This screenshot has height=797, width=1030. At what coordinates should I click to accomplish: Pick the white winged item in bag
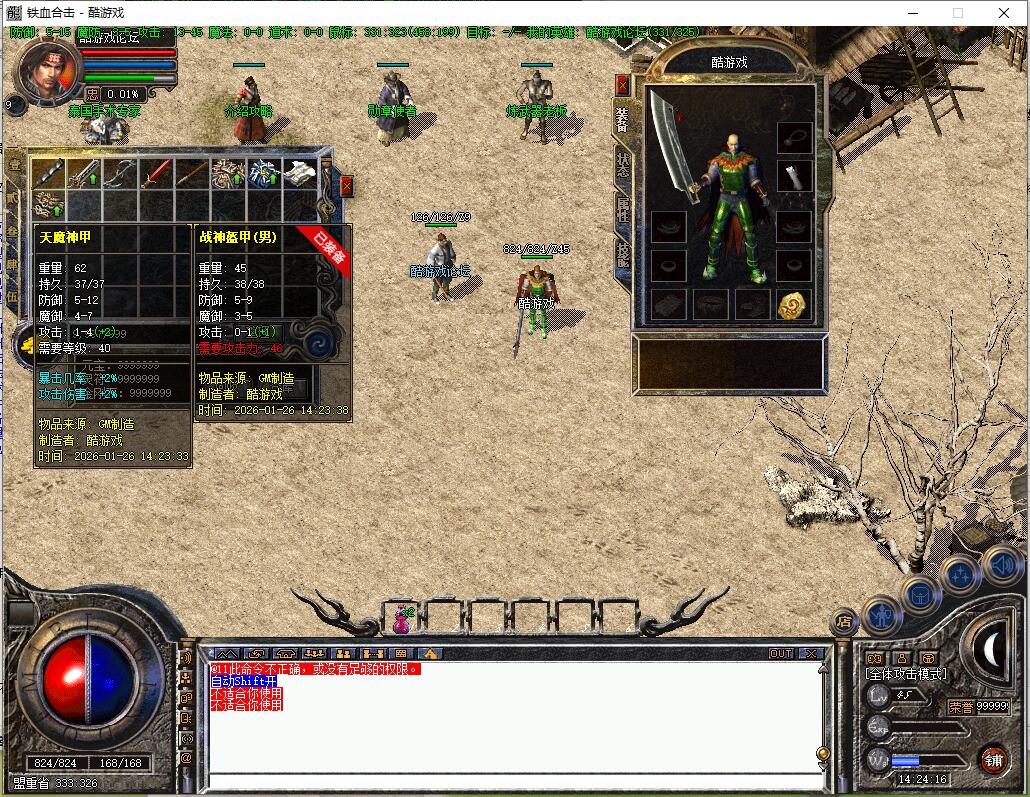point(300,173)
